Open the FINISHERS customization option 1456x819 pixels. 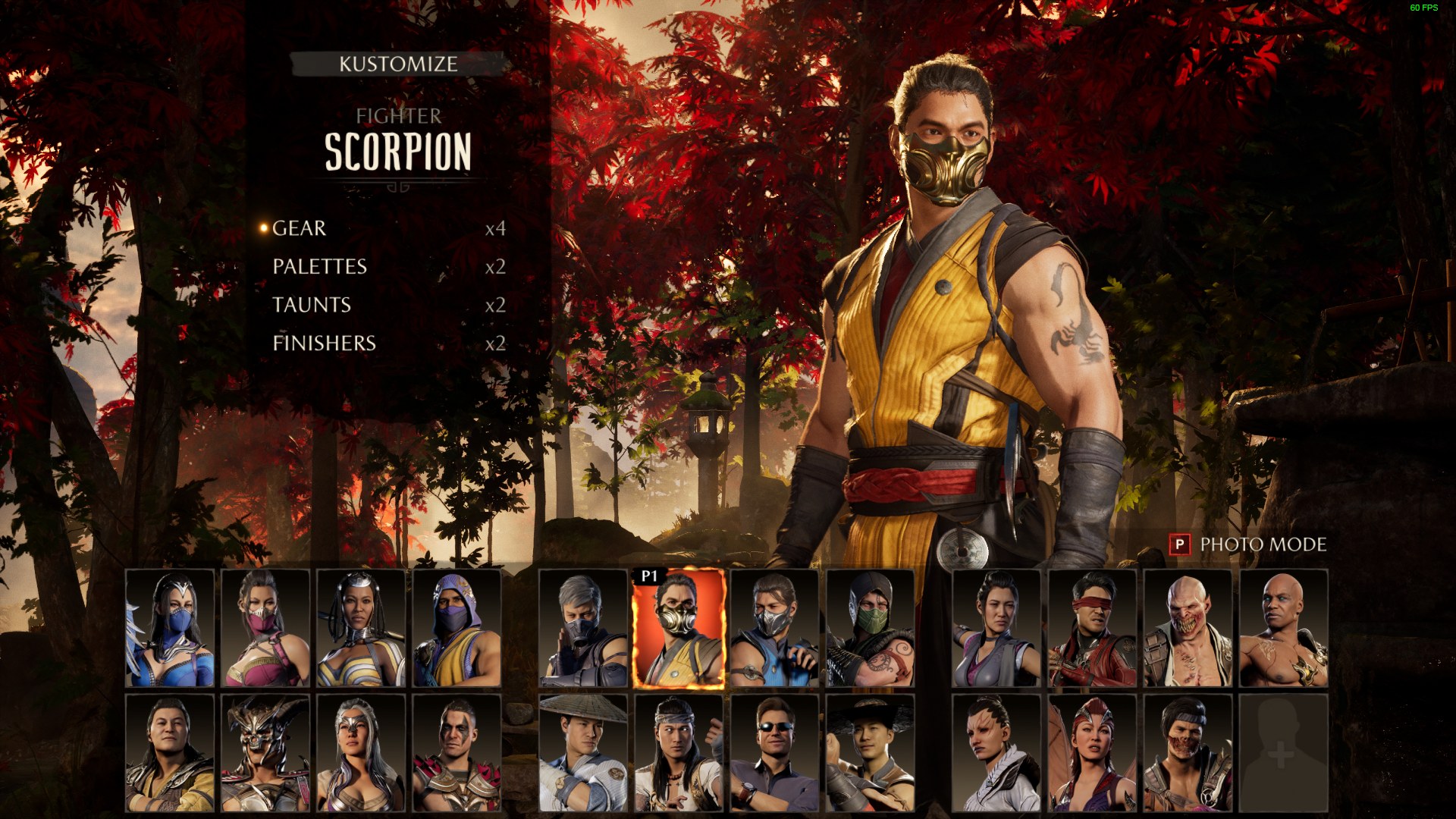323,344
